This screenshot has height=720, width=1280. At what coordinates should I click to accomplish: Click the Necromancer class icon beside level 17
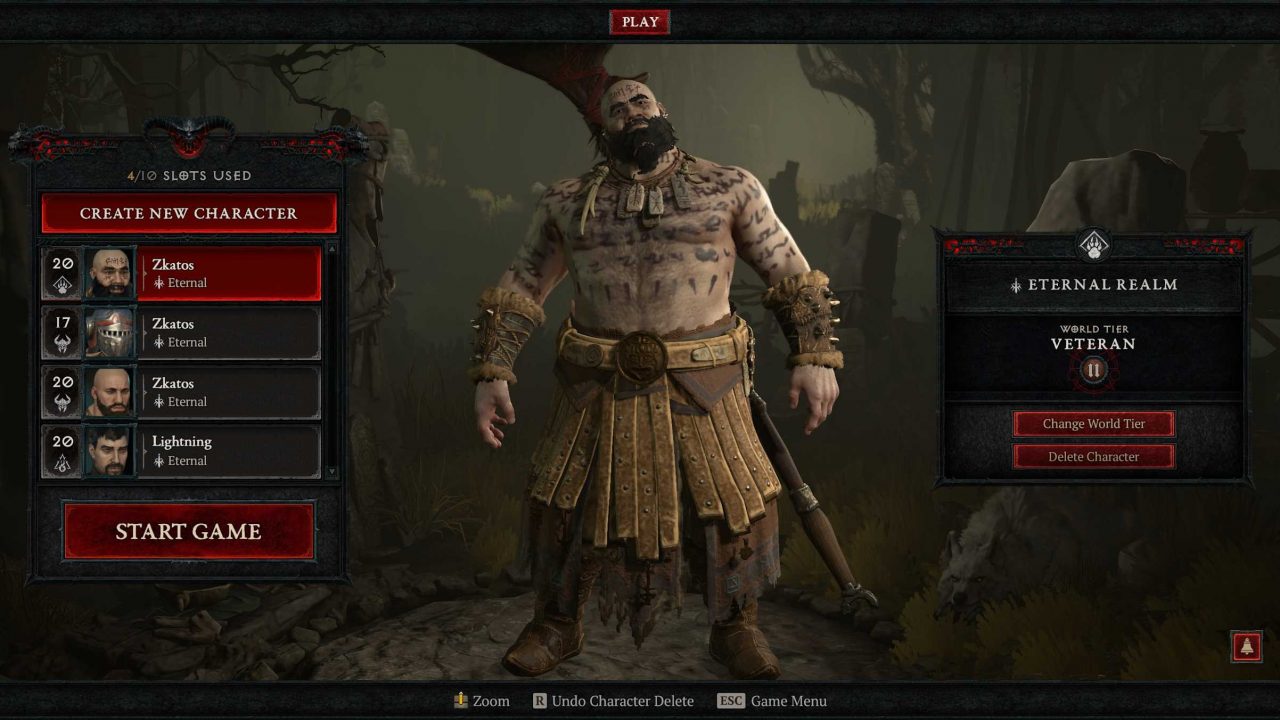[62, 345]
